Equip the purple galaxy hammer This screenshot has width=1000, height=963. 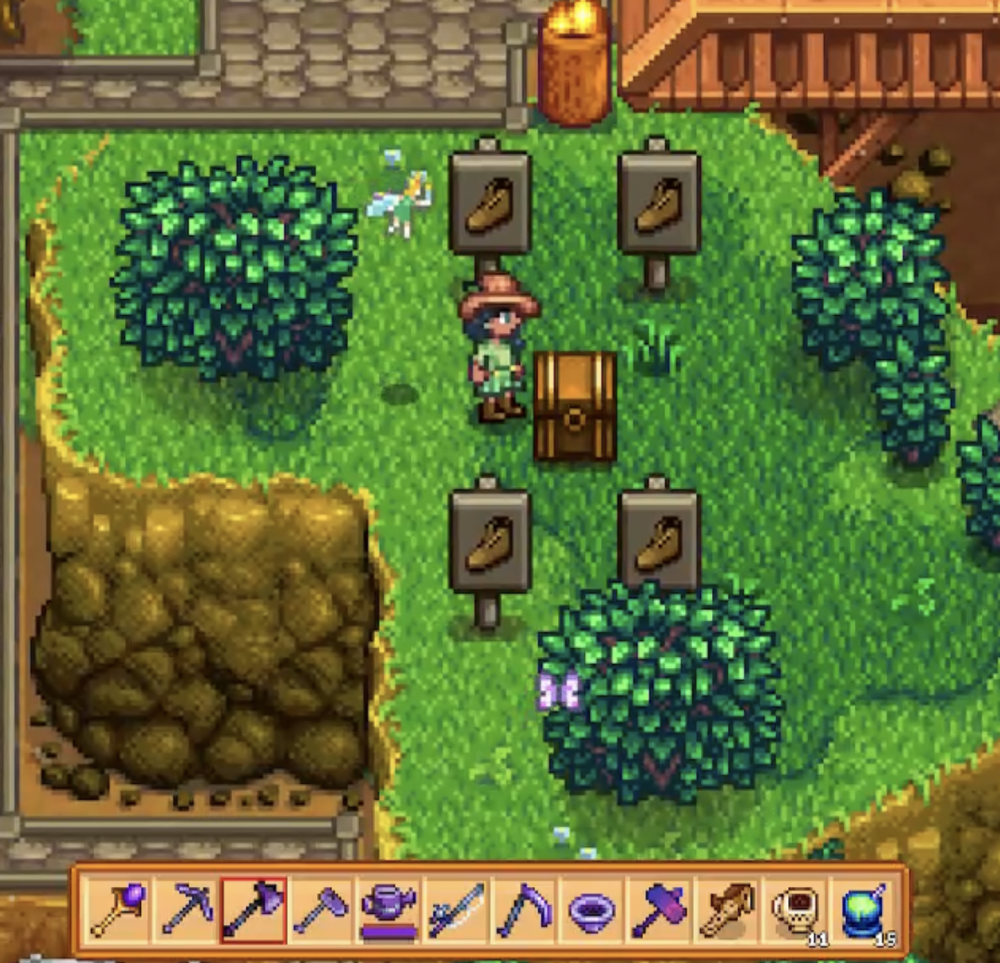pos(660,910)
